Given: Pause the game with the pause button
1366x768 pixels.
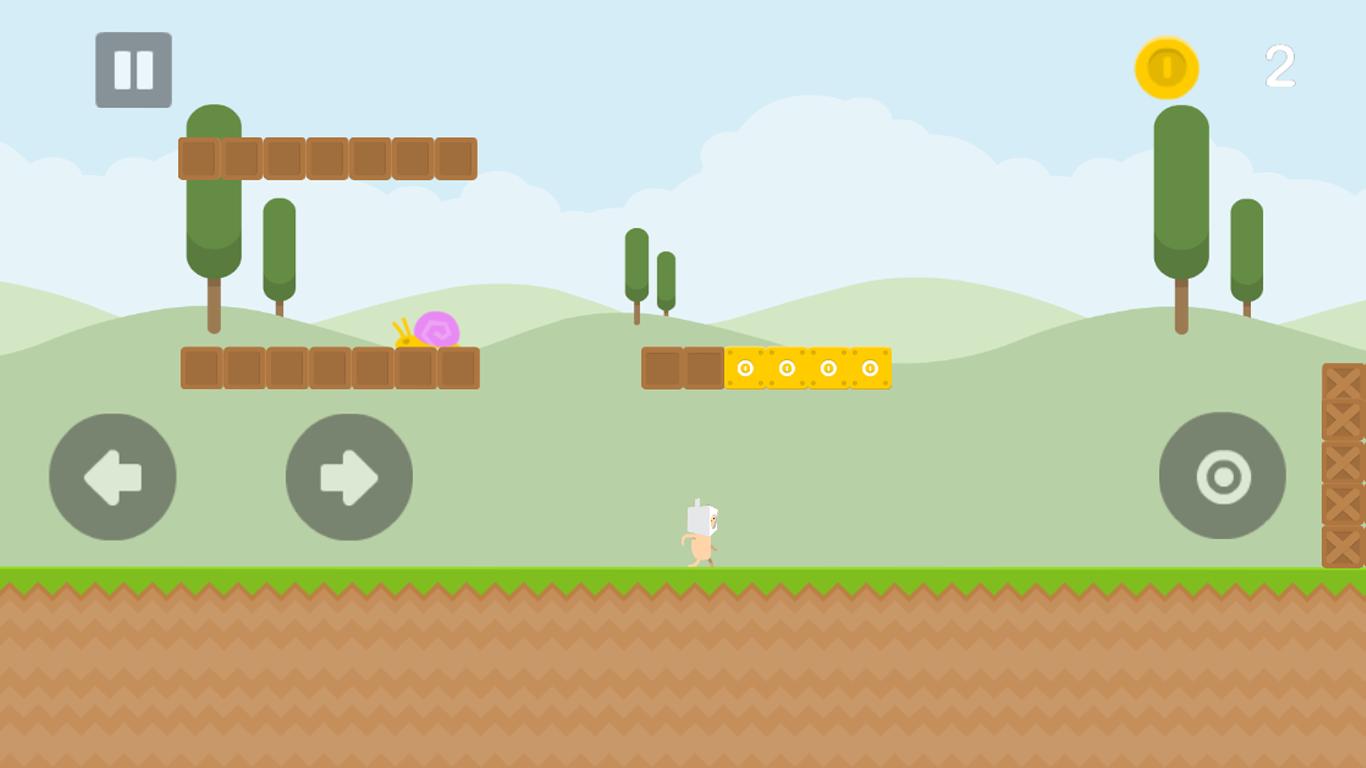Looking at the screenshot, I should 133,70.
